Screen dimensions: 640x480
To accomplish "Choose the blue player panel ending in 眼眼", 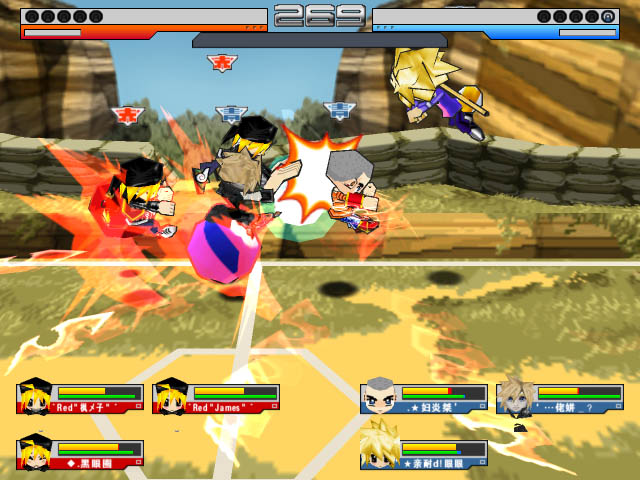I will point(424,454).
